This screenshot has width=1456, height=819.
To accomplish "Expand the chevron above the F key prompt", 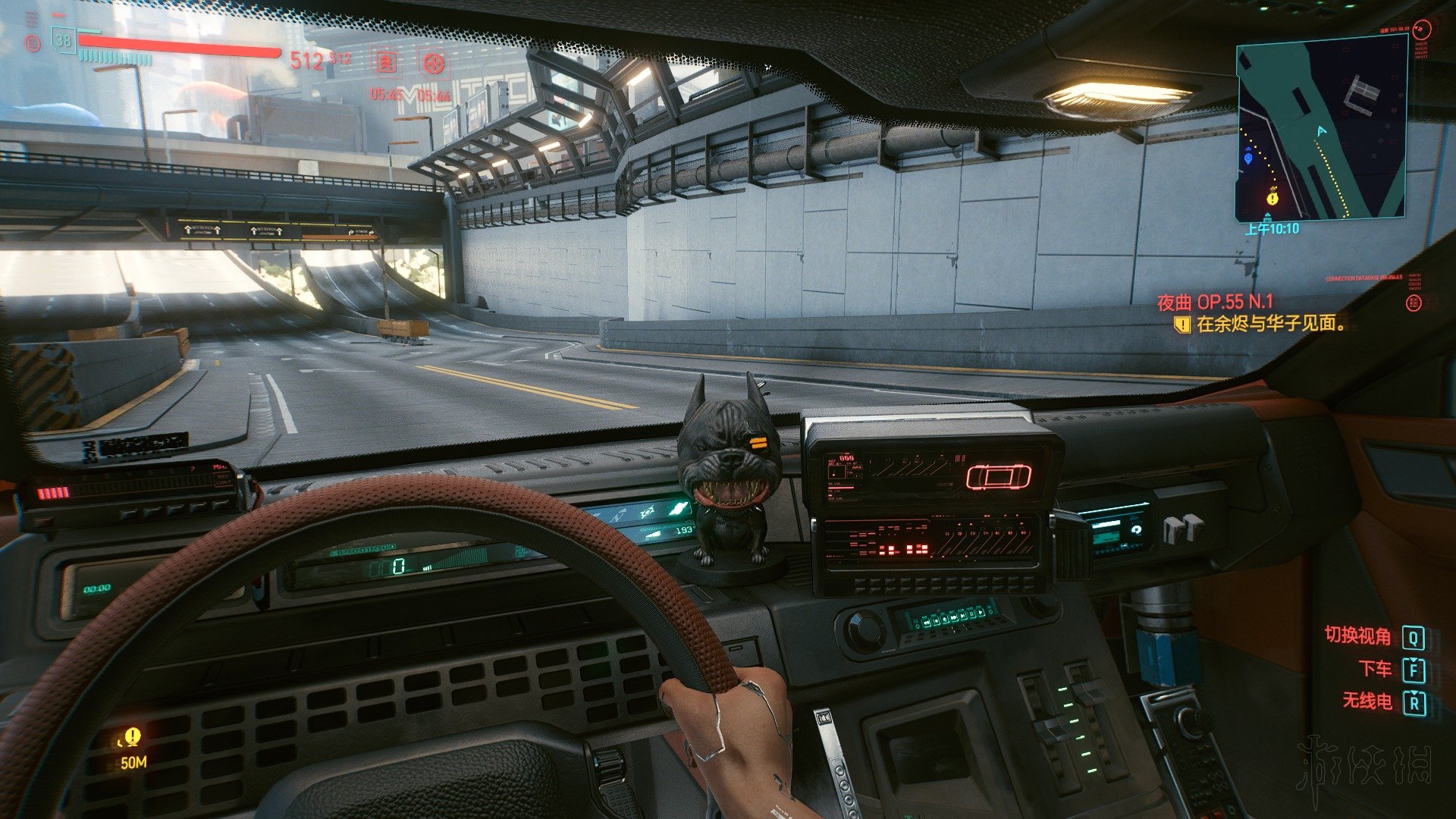I will tap(1414, 661).
